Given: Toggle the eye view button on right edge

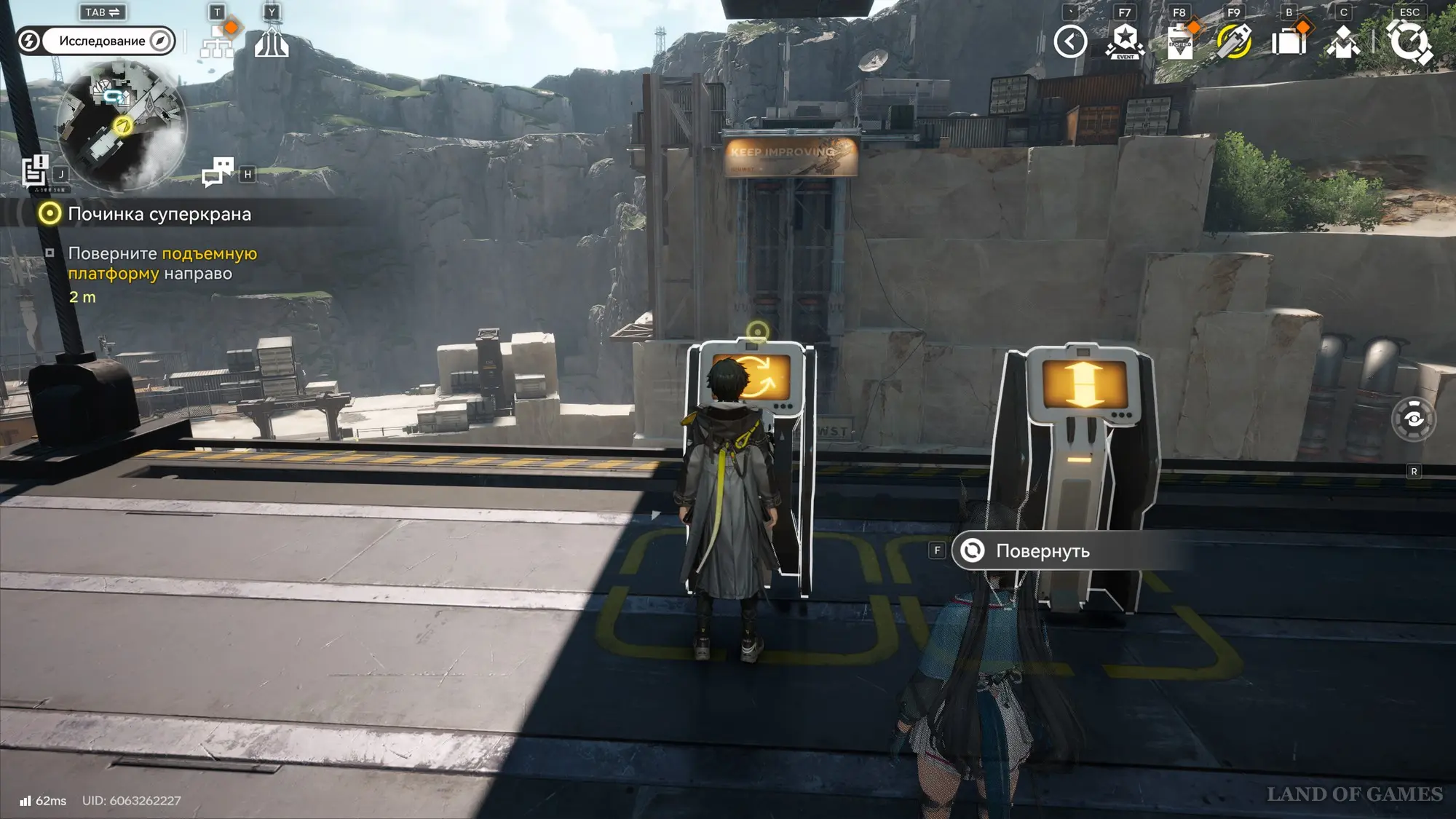Looking at the screenshot, I should click(x=1413, y=419).
